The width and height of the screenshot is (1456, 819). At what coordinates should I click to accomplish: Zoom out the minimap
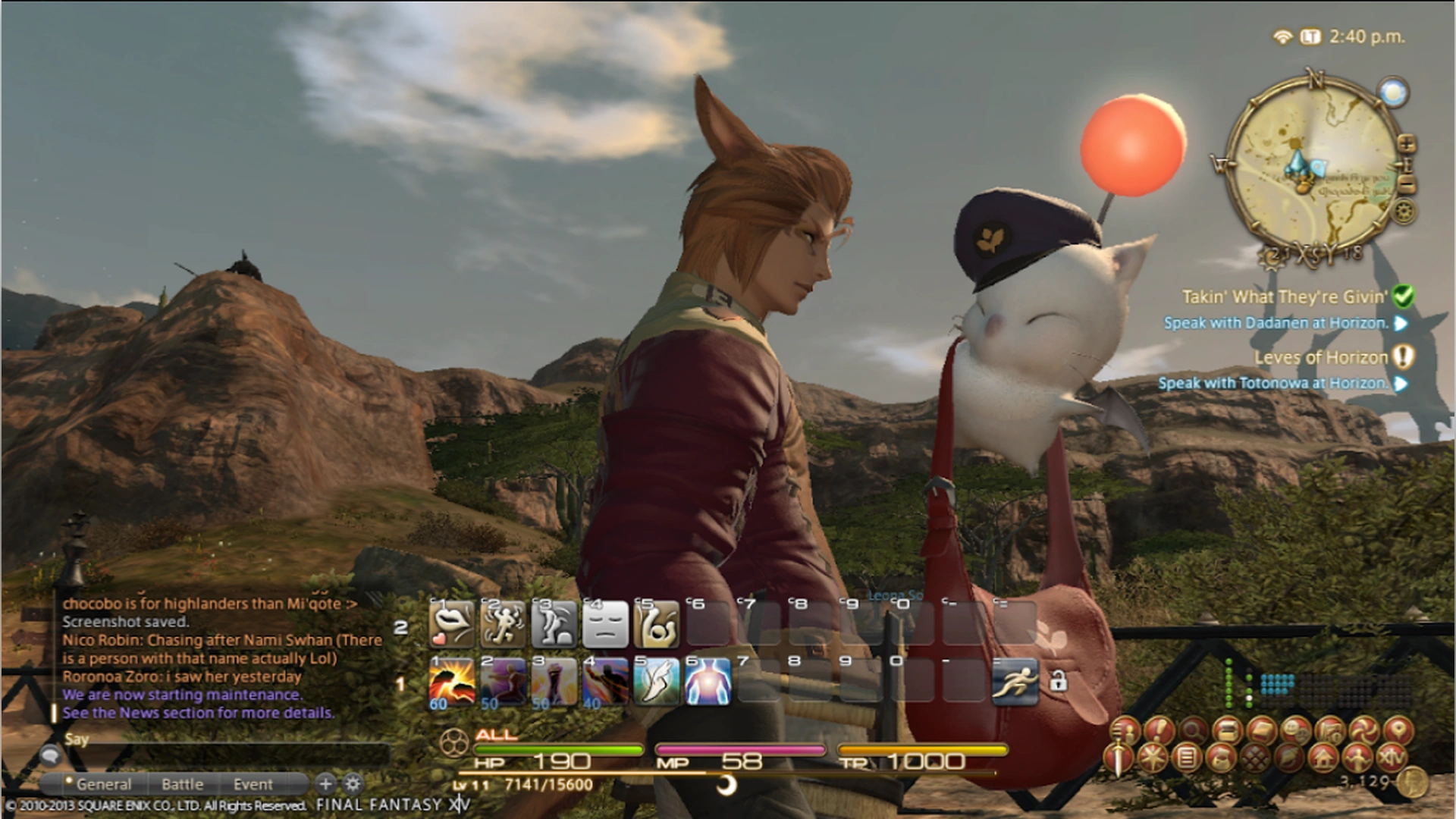pos(1407,184)
